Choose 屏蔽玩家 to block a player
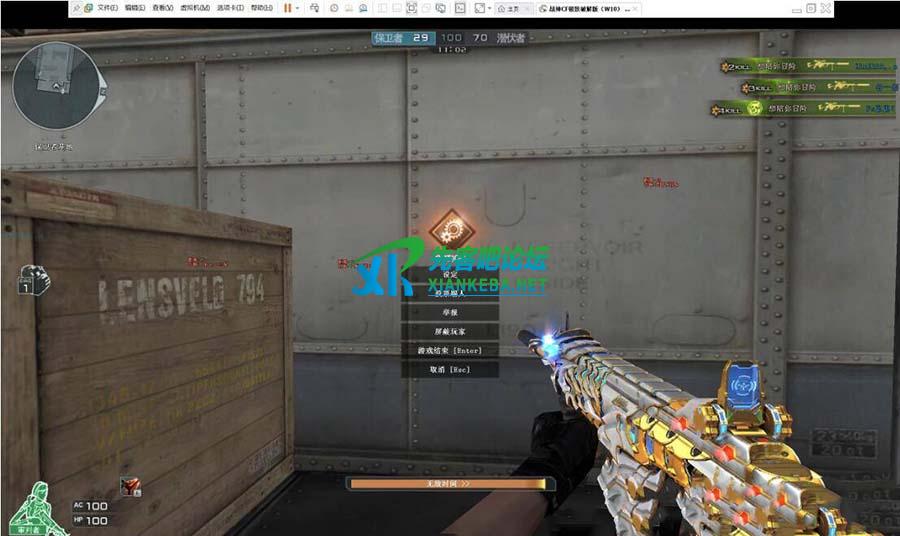 448,331
